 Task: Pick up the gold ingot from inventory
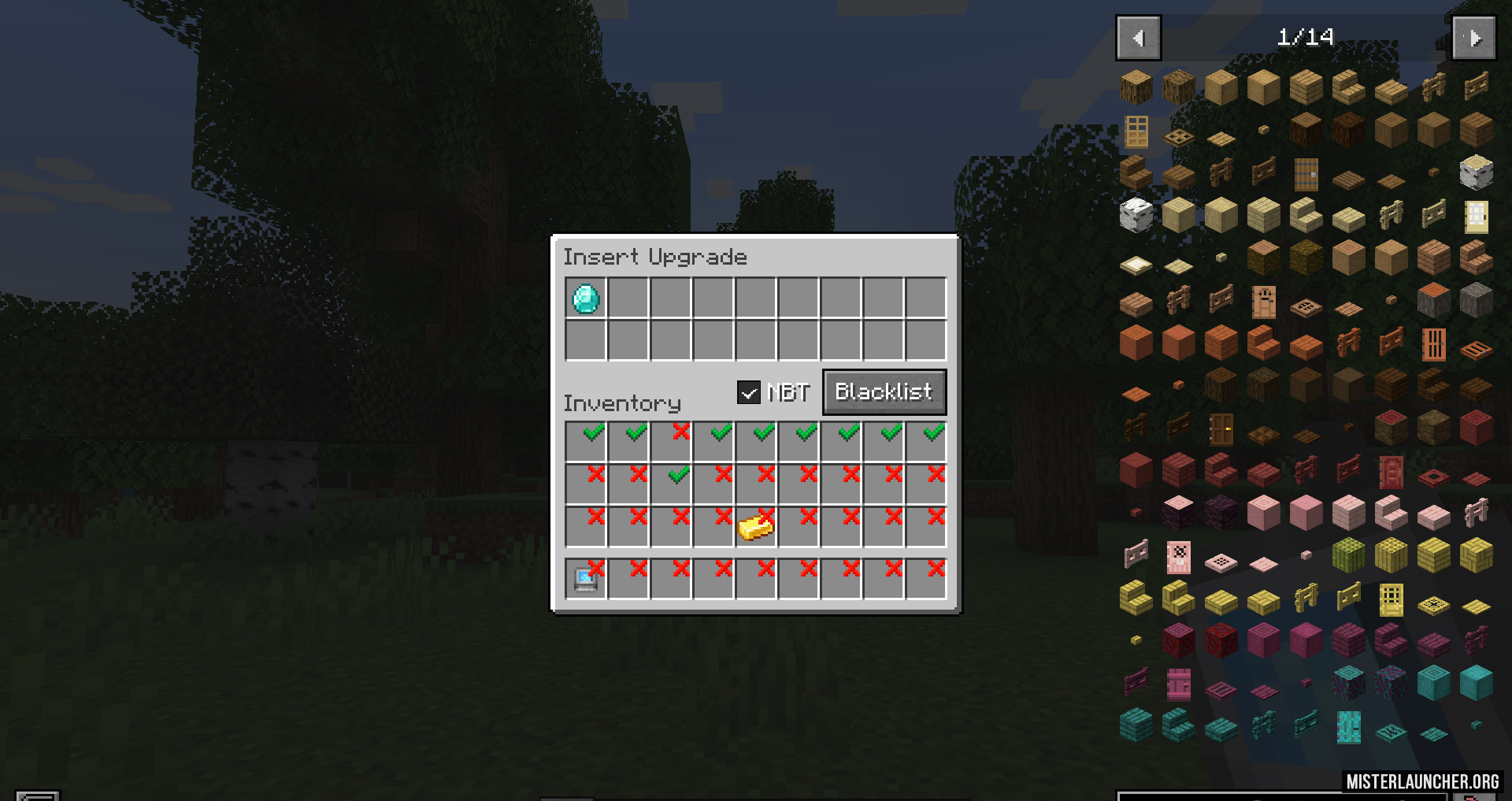click(755, 526)
